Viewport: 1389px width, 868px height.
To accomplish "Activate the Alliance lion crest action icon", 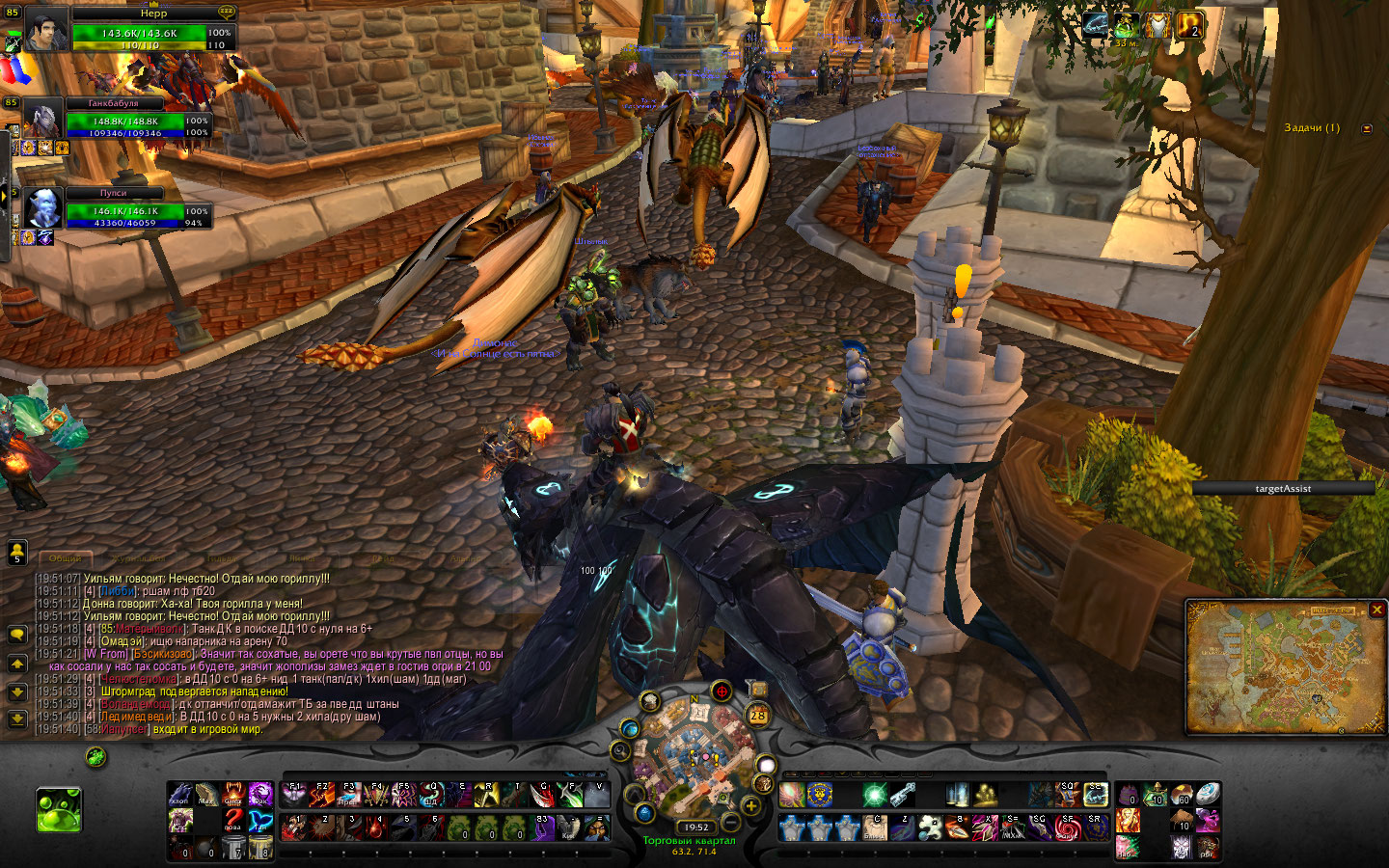I will pos(820,795).
